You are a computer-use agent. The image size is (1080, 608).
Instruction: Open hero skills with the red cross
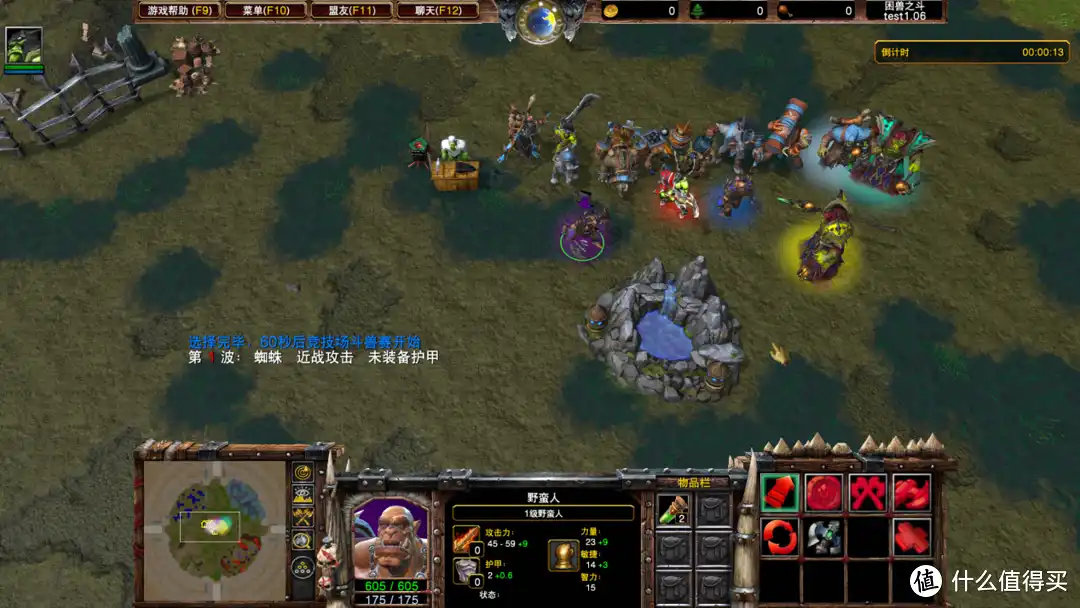(x=912, y=537)
